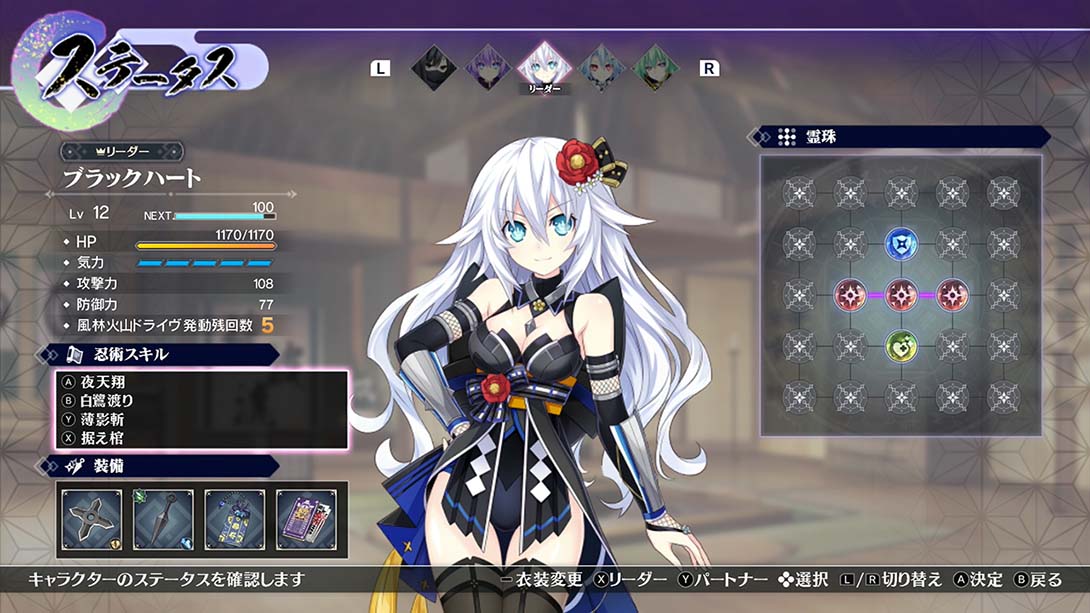This screenshot has width=1090, height=613.
Task: Select the shuriken equipment slot
Action: 92,520
